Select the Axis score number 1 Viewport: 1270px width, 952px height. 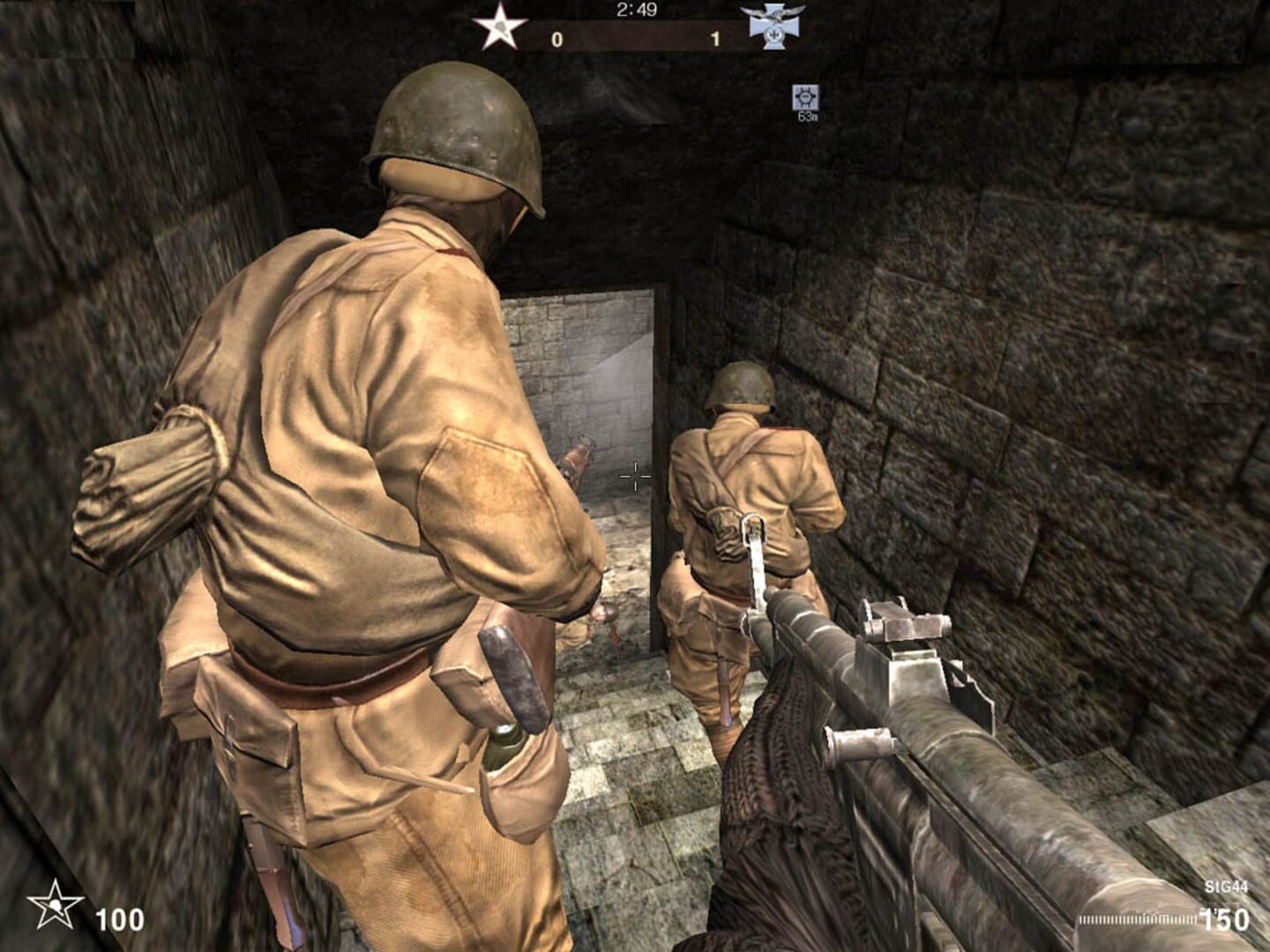pyautogui.click(x=716, y=39)
